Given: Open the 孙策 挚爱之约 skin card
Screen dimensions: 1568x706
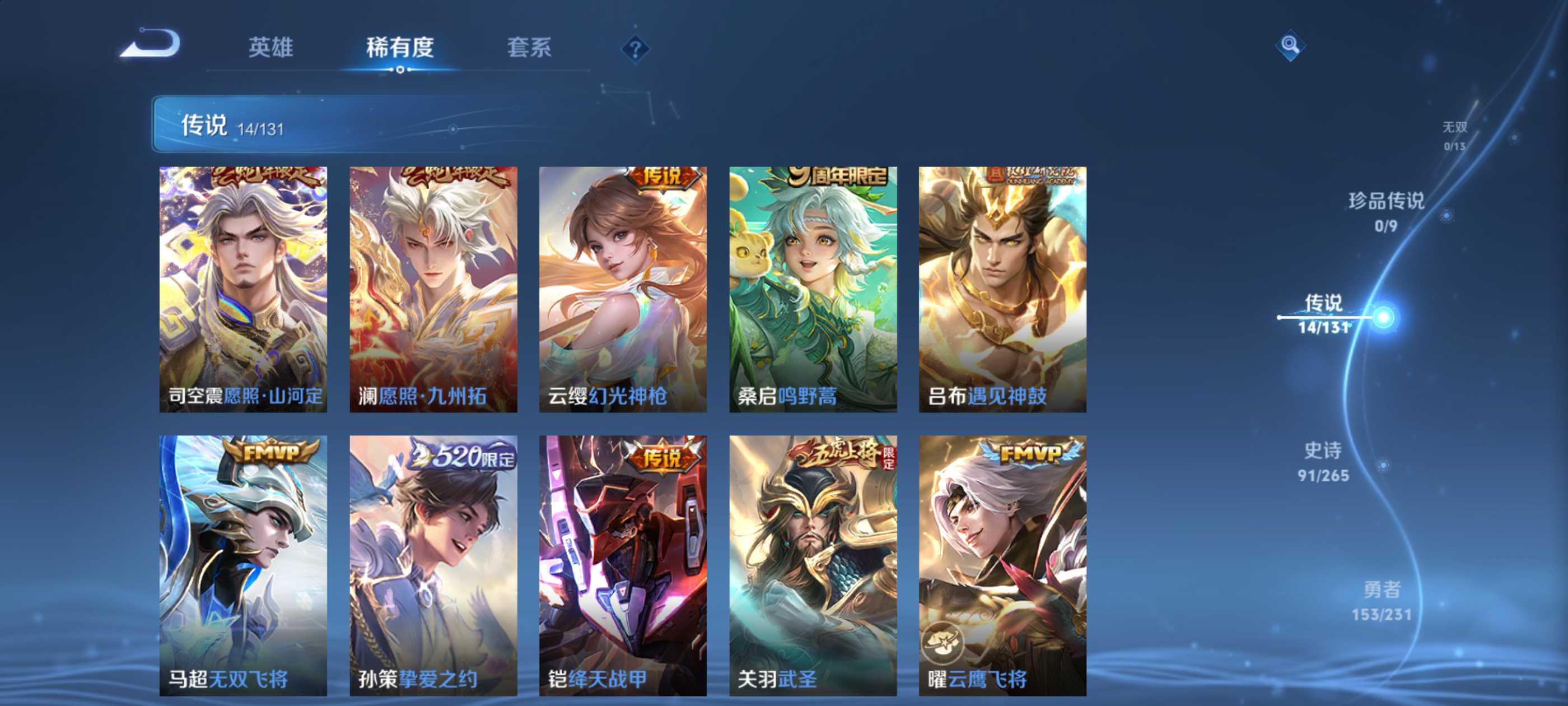Looking at the screenshot, I should (x=433, y=565).
